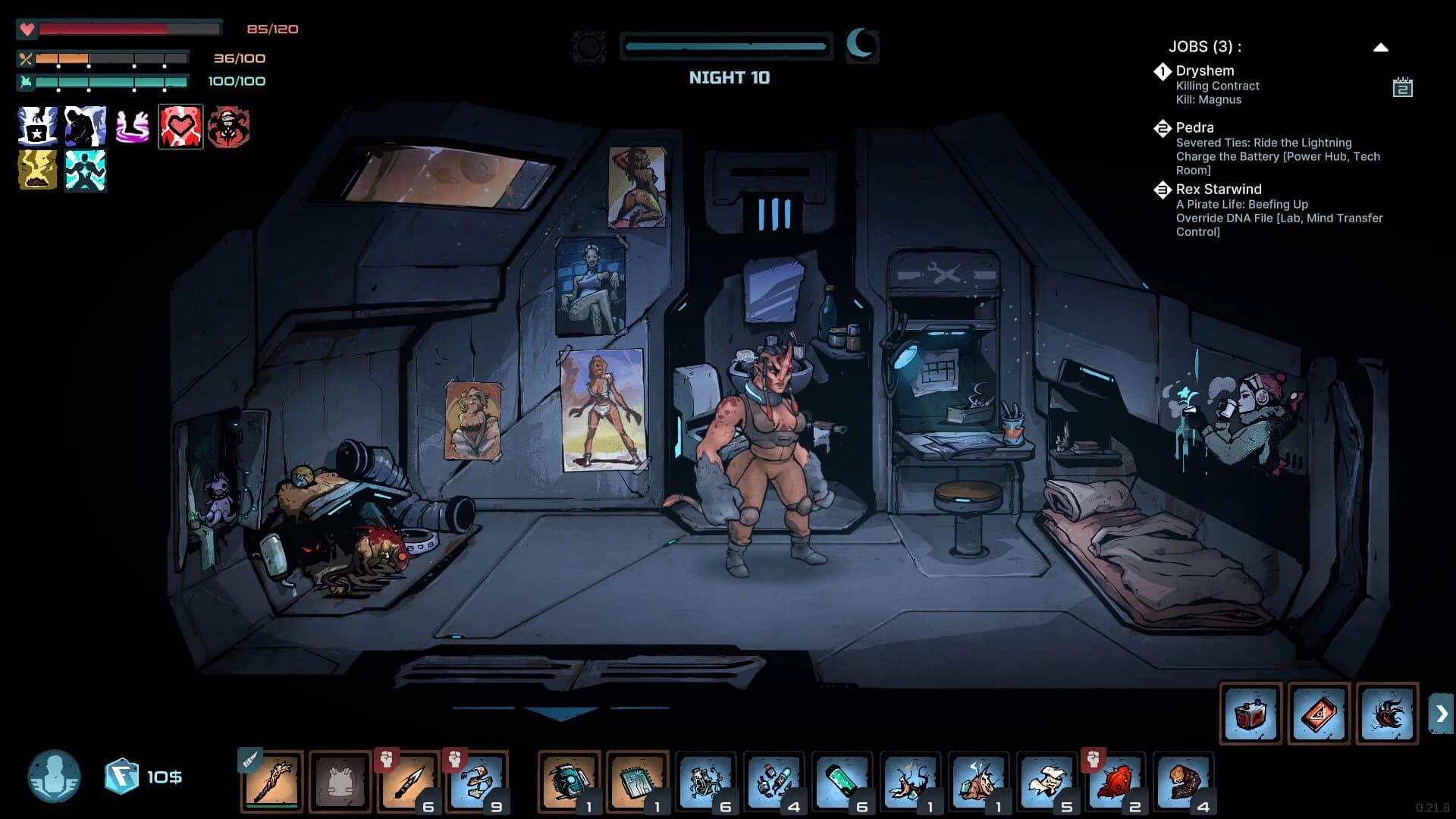Click the dagger item showing quantity 6

click(409, 781)
